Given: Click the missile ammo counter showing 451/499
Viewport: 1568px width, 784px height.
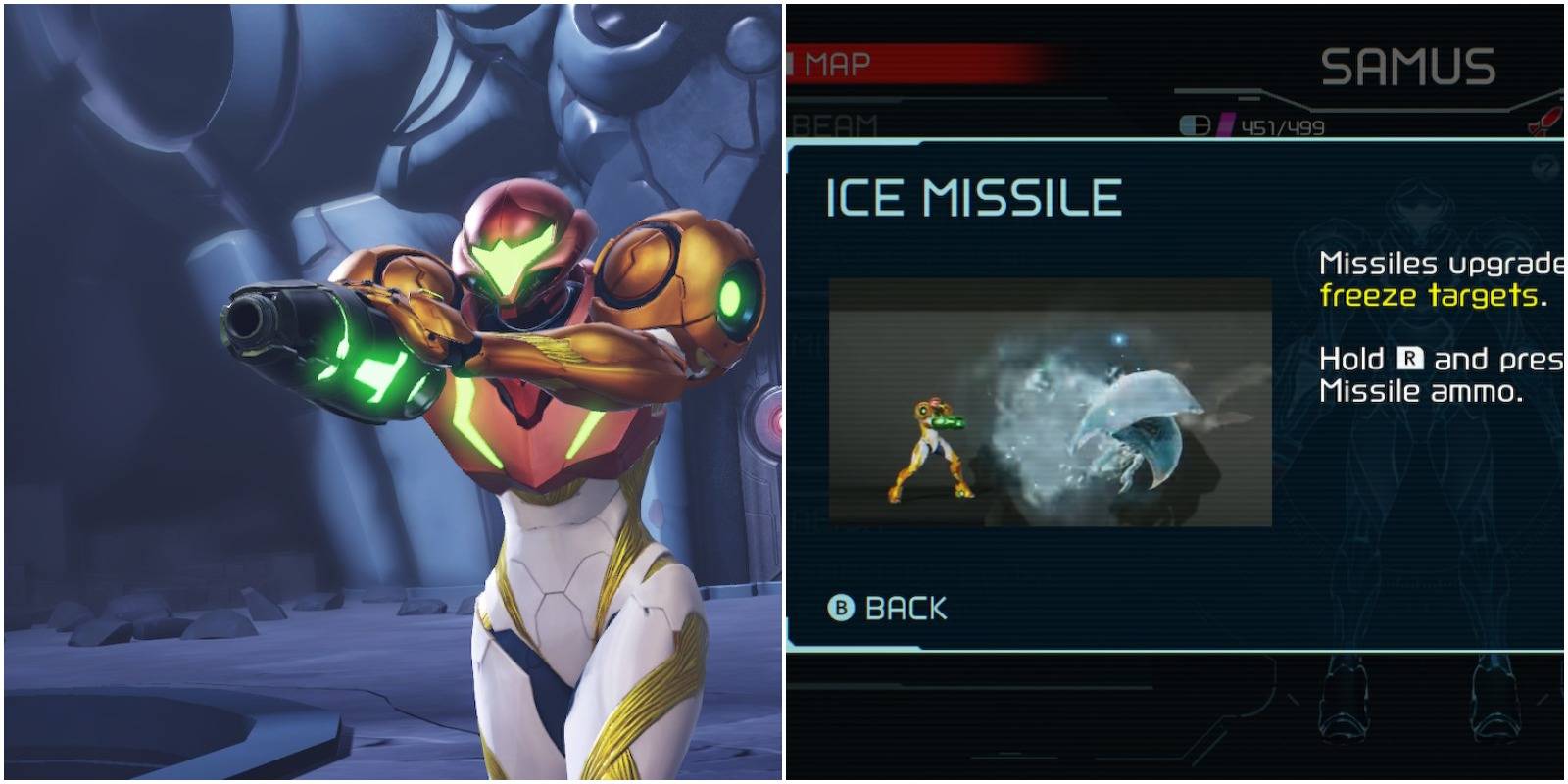Looking at the screenshot, I should click(x=1284, y=125).
